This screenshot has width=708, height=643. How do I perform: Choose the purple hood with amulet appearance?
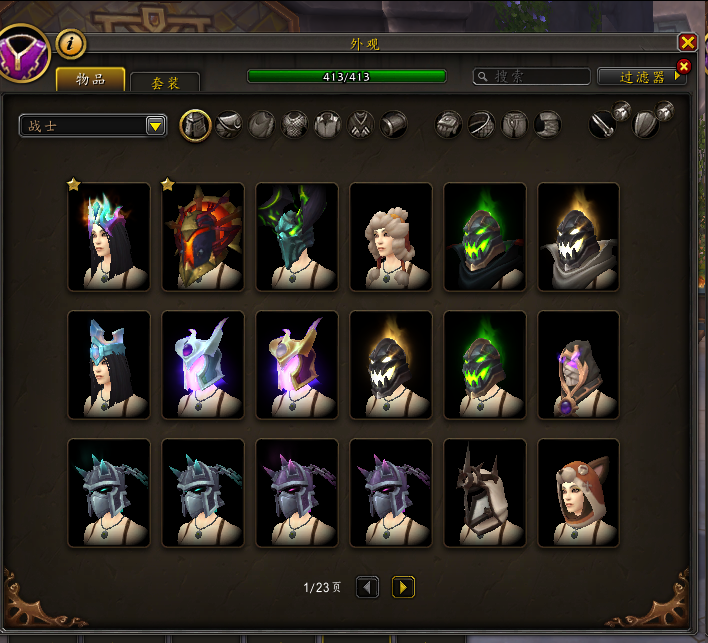(x=579, y=365)
